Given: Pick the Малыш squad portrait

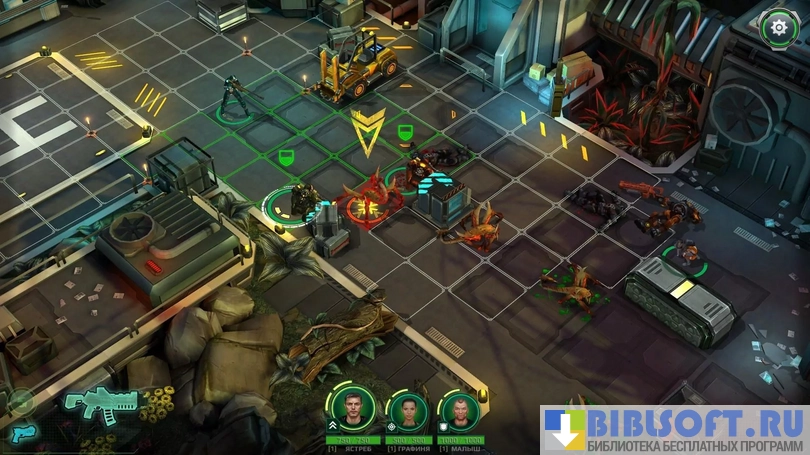Looking at the screenshot, I should click(461, 410).
